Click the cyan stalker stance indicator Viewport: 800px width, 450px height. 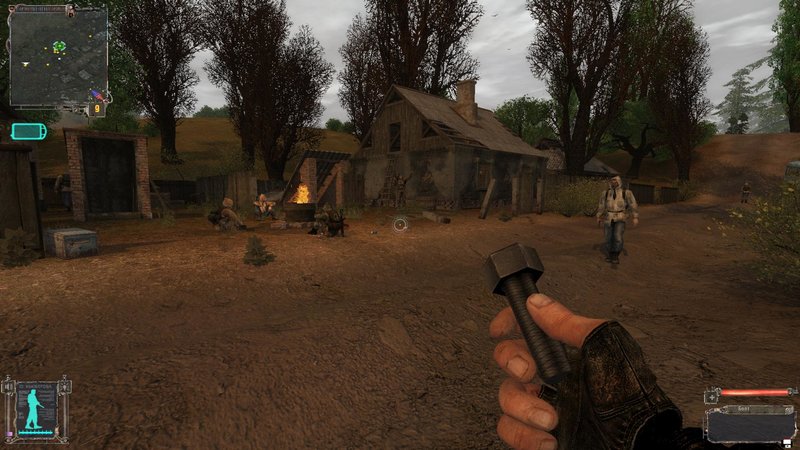click(36, 408)
